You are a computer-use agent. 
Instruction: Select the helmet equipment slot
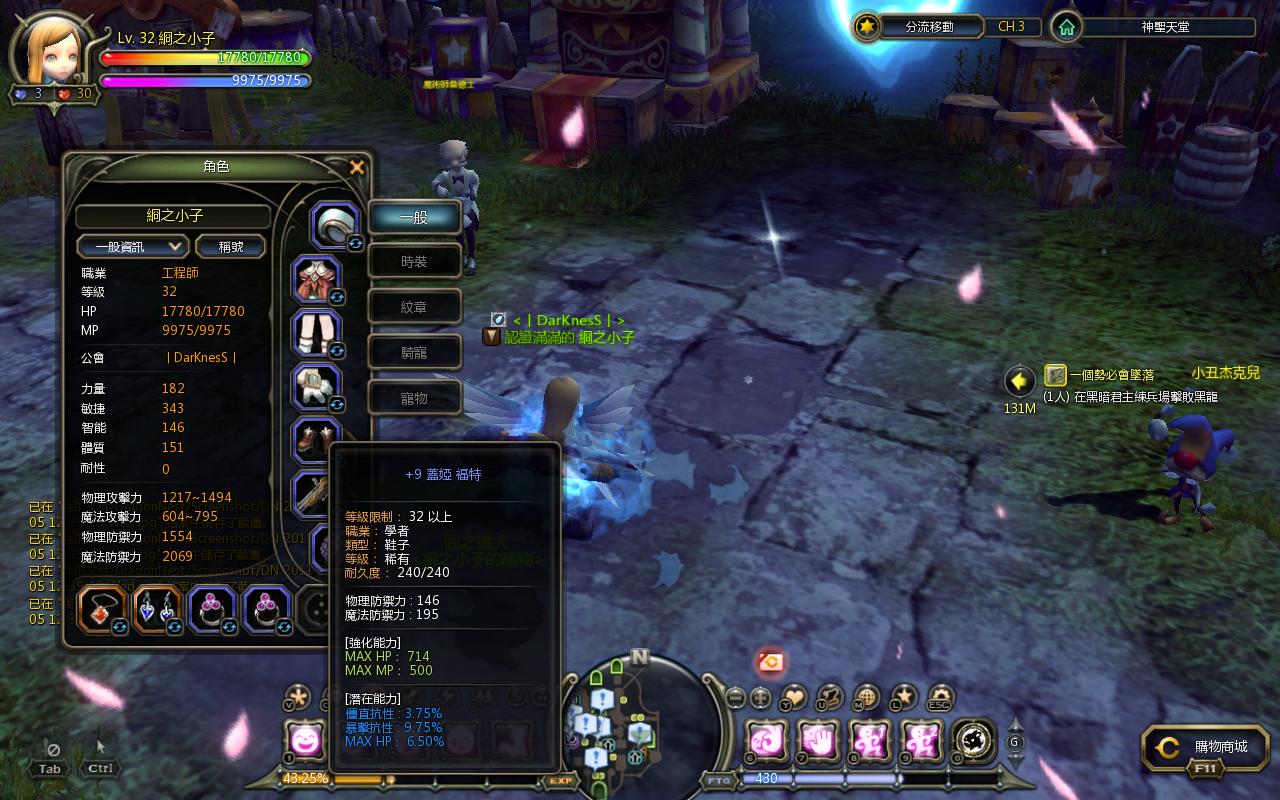tap(334, 224)
